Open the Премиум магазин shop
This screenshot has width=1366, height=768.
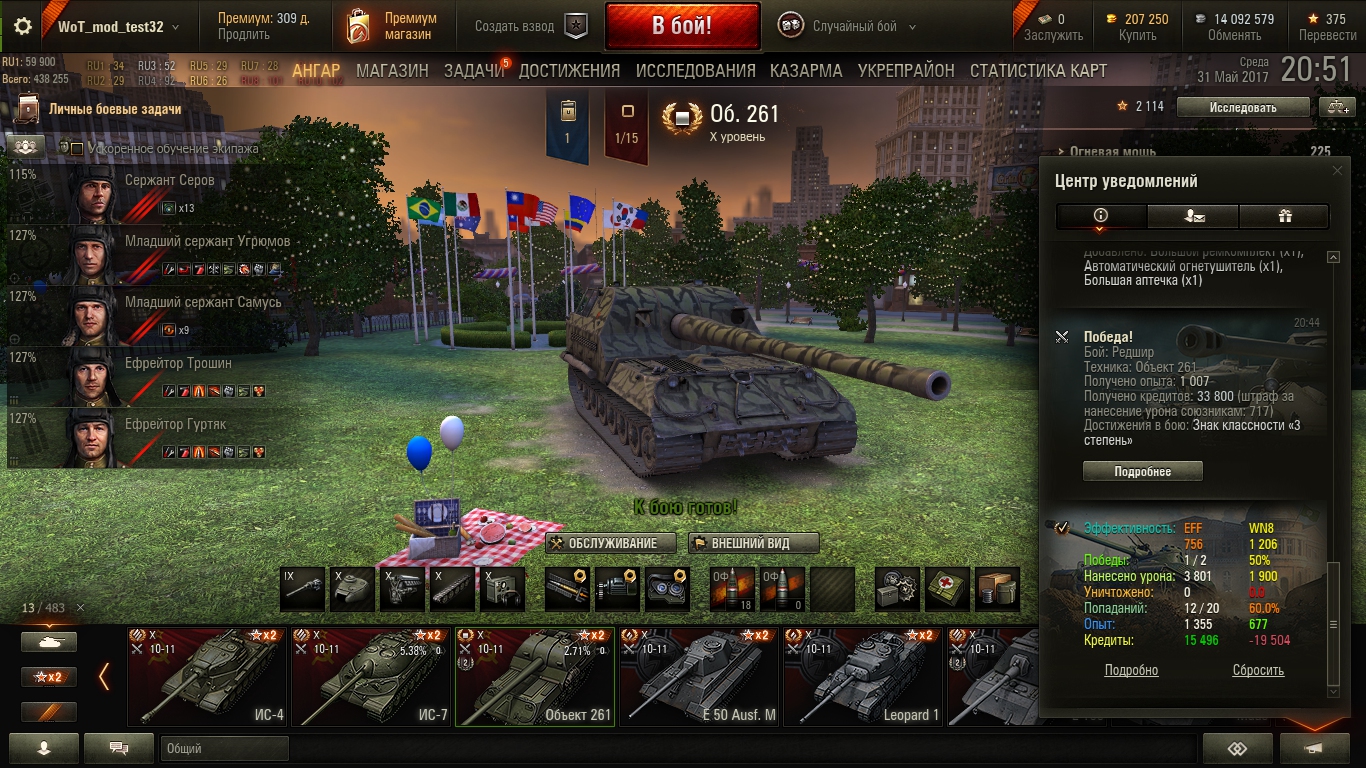tap(391, 27)
